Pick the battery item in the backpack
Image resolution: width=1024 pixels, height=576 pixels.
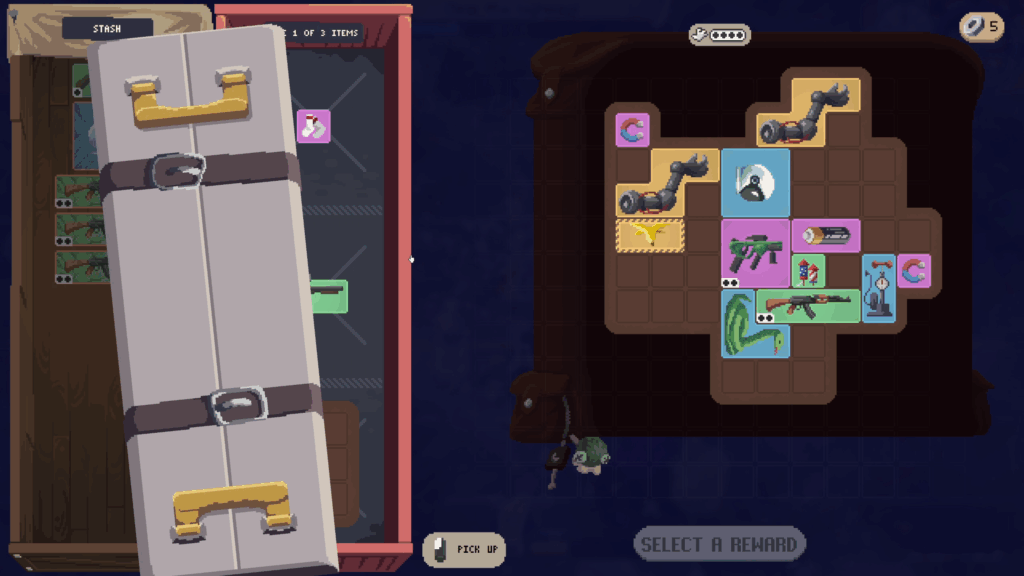coord(826,236)
